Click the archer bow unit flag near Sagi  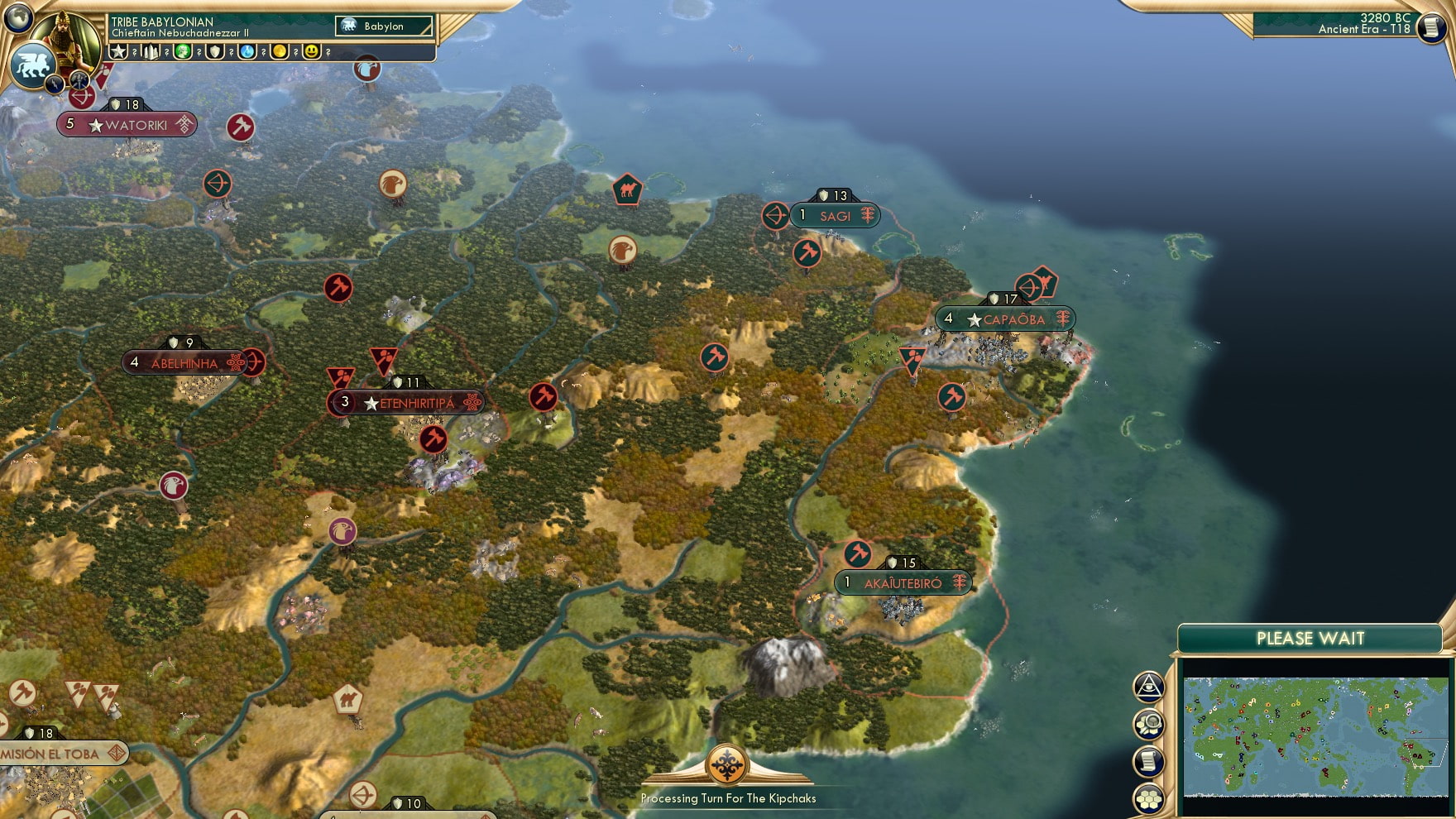click(x=773, y=216)
